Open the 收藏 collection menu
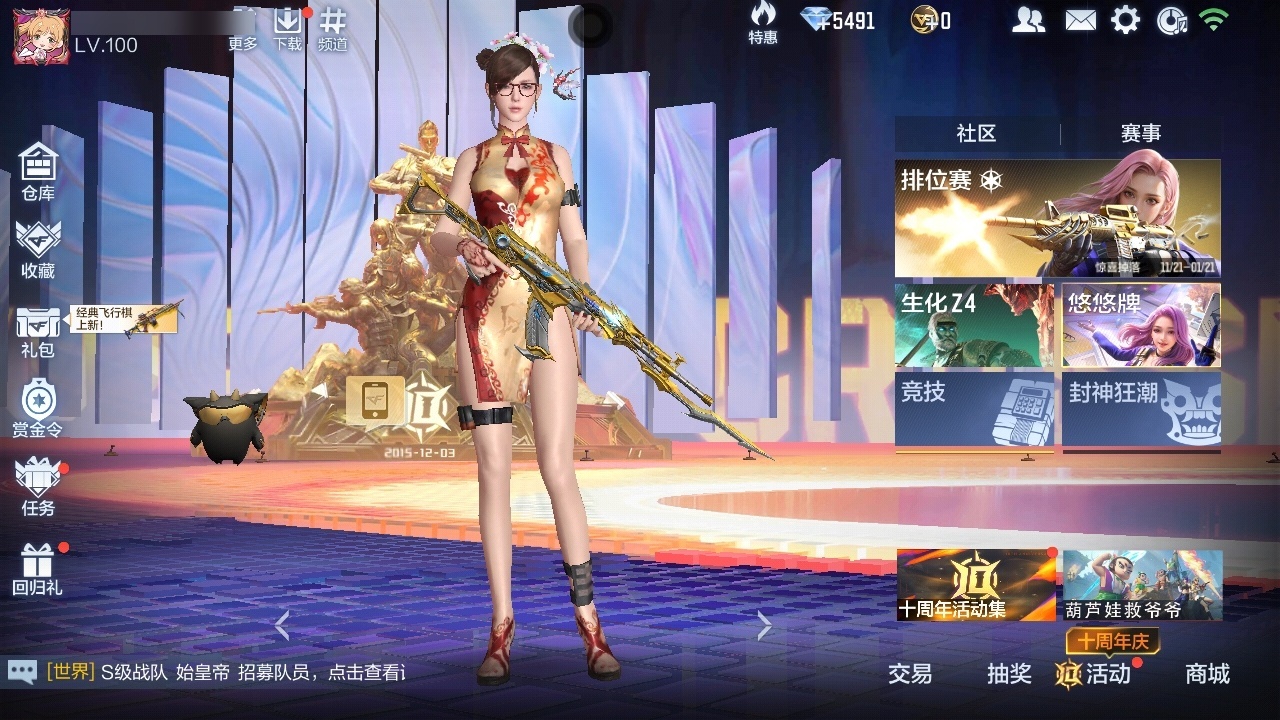This screenshot has height=720, width=1280. click(38, 248)
